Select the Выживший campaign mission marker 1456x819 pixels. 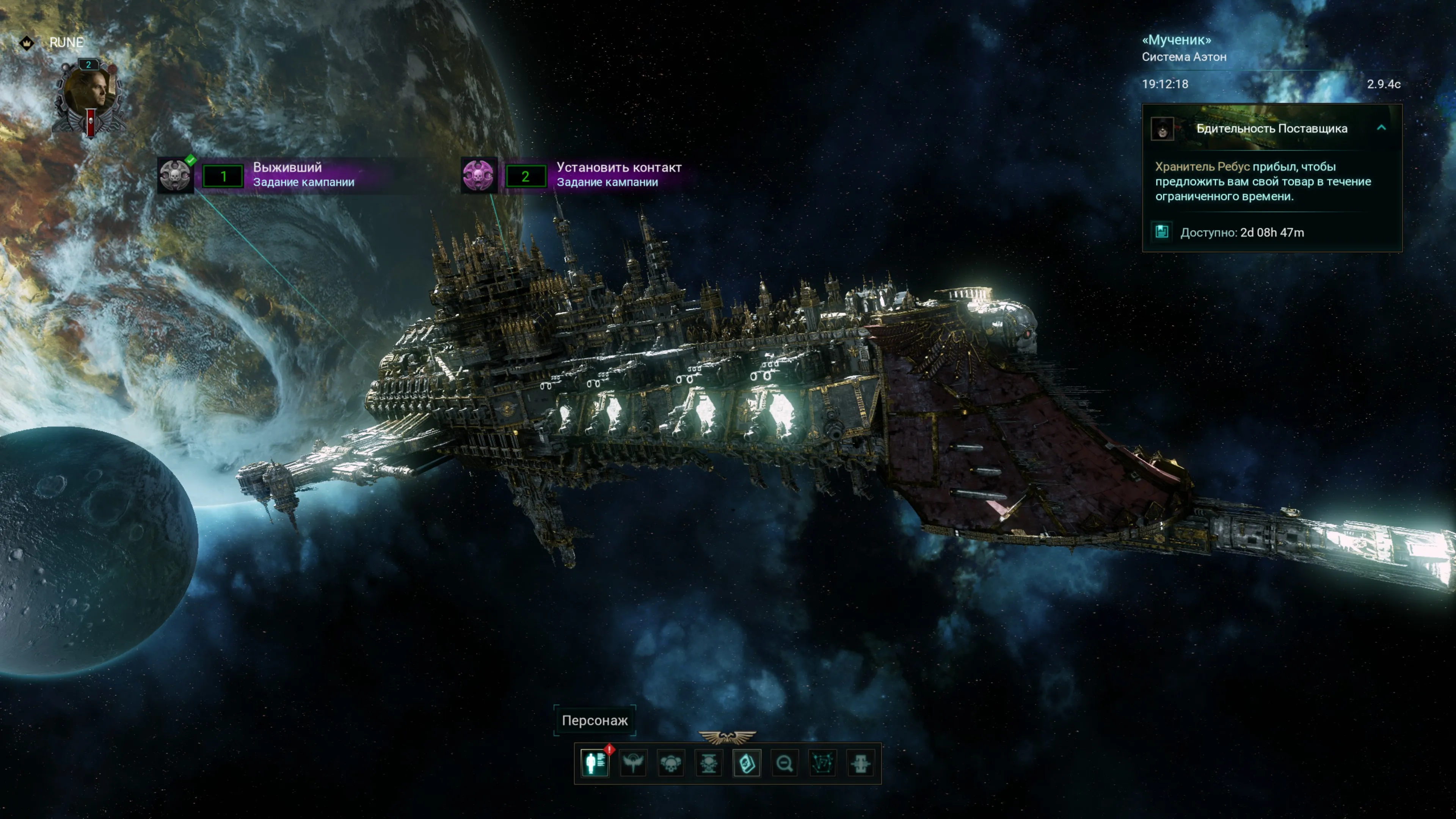175,175
